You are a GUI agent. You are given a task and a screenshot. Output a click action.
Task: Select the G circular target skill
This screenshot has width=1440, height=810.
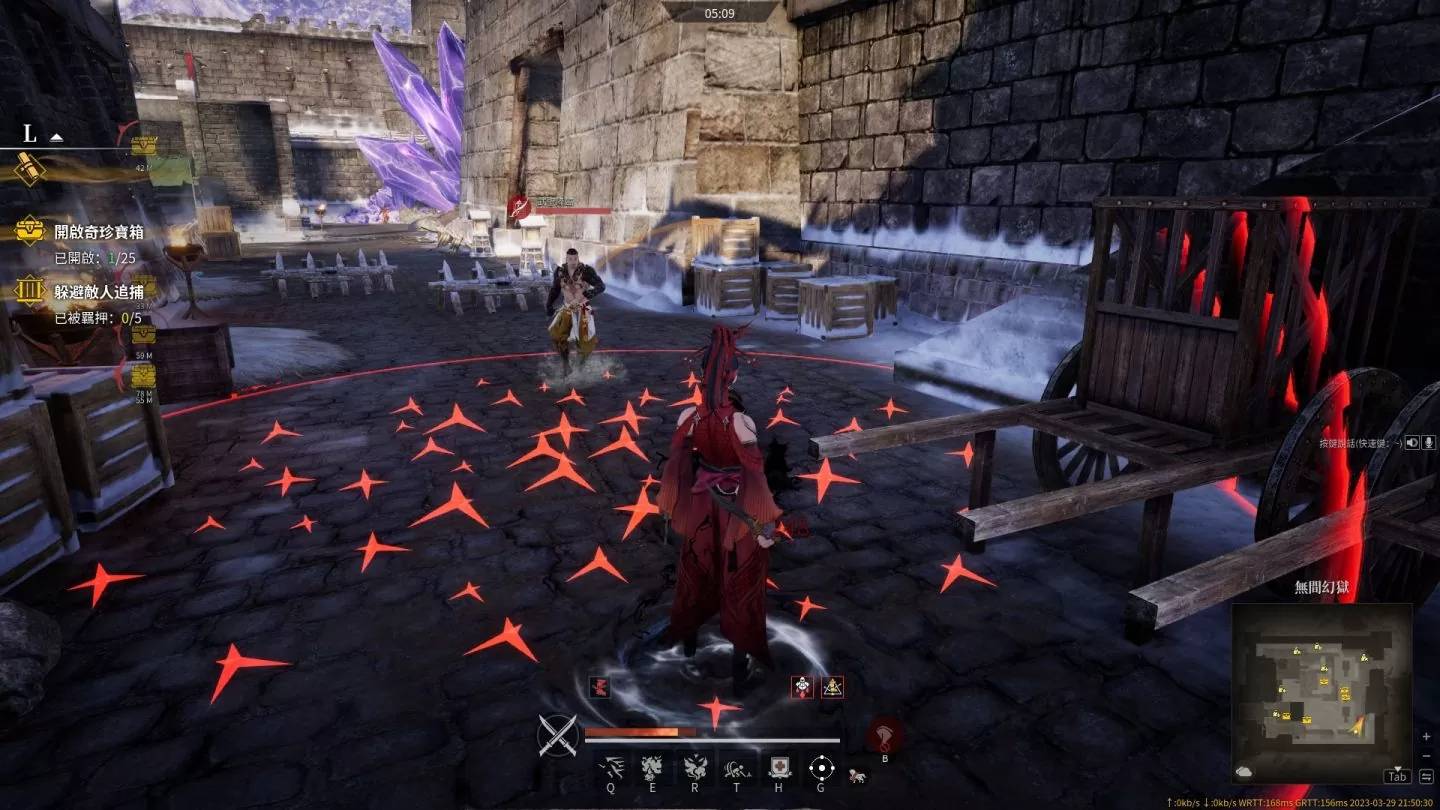[x=821, y=768]
